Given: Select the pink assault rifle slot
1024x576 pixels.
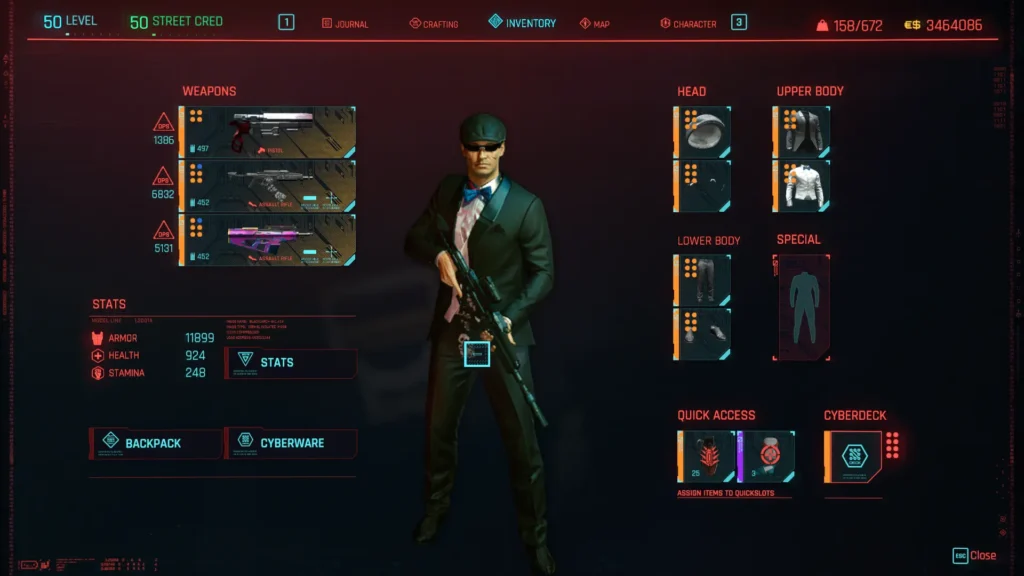Looking at the screenshot, I should (268, 240).
